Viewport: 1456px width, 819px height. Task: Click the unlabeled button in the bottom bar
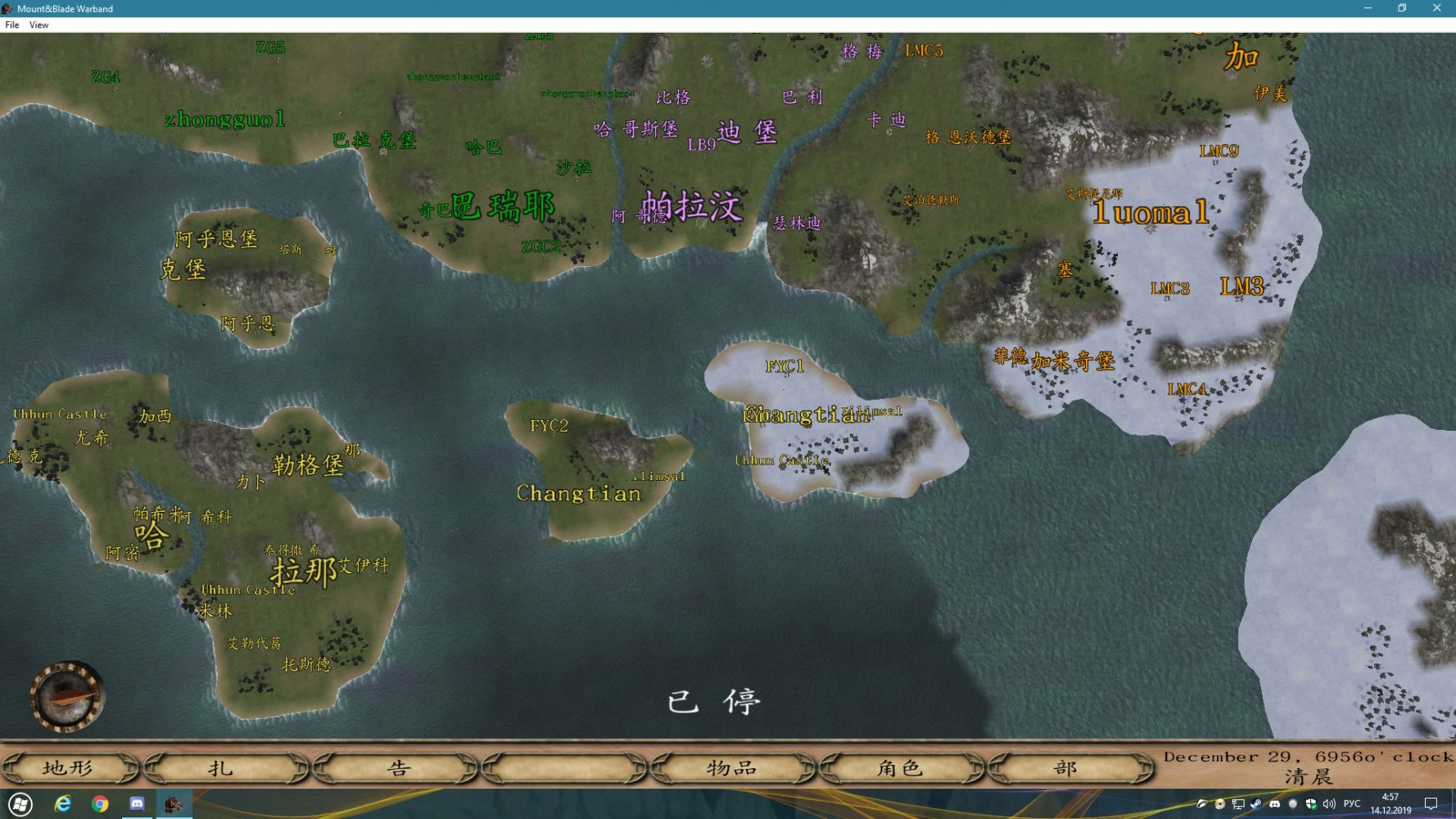(x=565, y=768)
